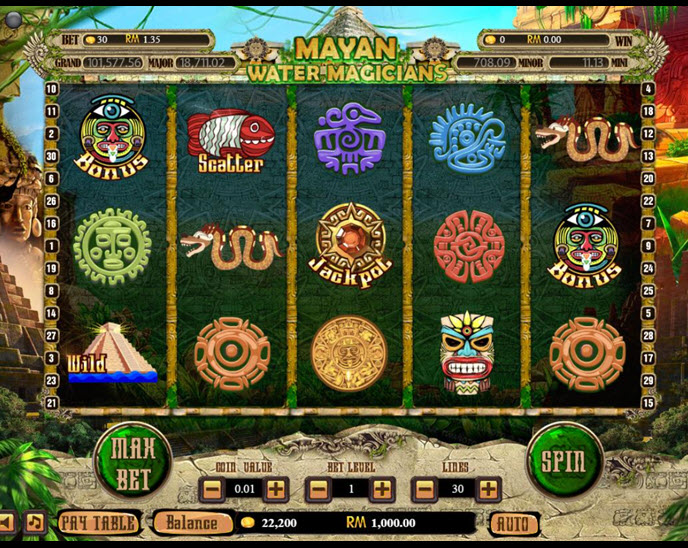This screenshot has width=688, height=548.
Task: Raise the bet level
Action: coord(382,490)
